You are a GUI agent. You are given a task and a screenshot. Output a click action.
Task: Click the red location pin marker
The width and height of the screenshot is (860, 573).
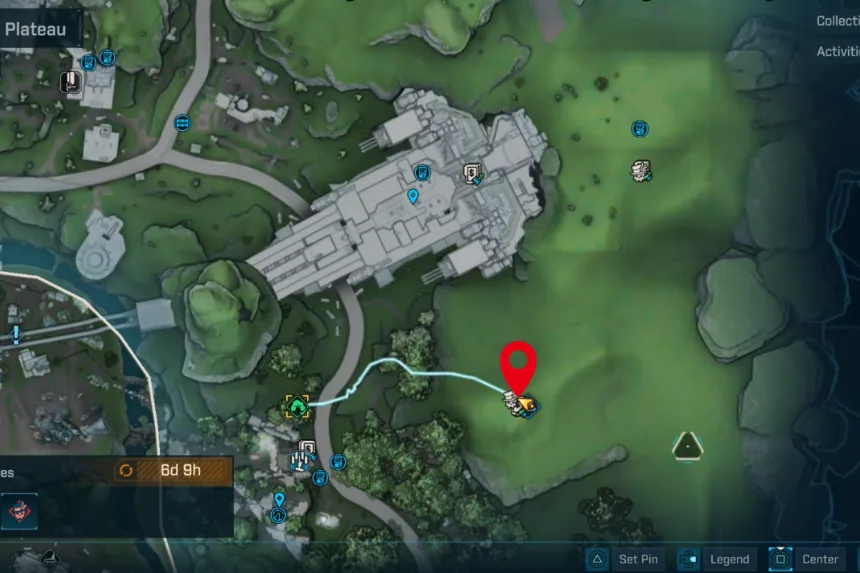(x=519, y=366)
